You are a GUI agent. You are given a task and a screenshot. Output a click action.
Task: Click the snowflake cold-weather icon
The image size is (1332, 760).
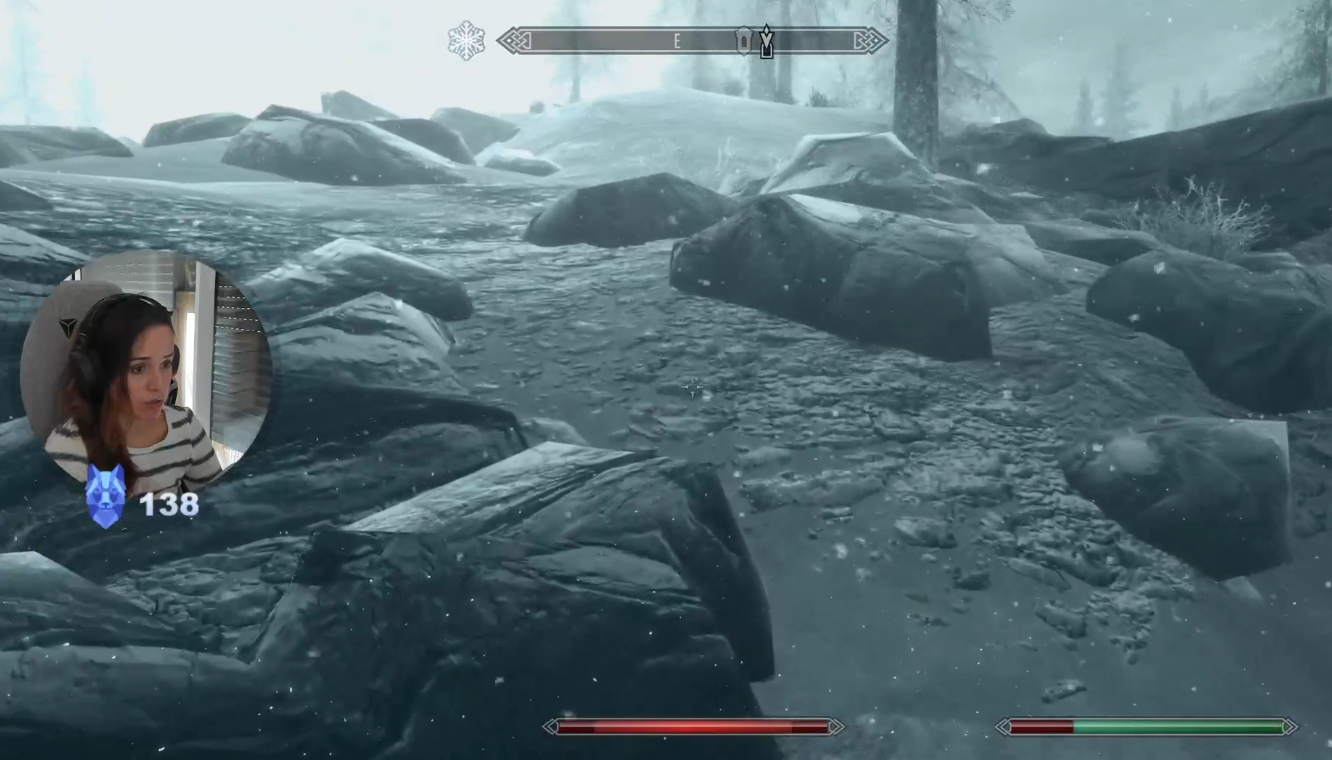pyautogui.click(x=466, y=40)
